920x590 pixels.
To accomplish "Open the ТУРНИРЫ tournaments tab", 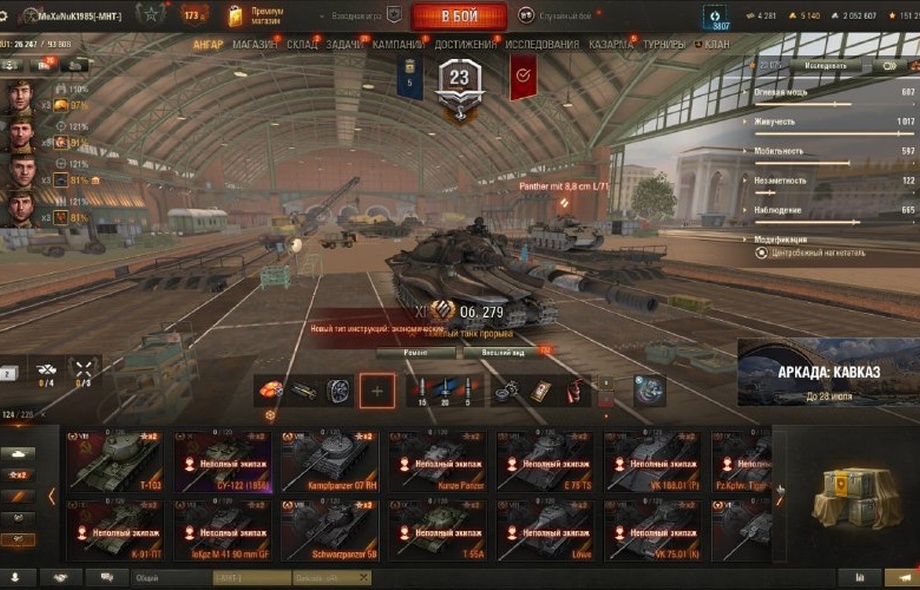I will [x=665, y=45].
